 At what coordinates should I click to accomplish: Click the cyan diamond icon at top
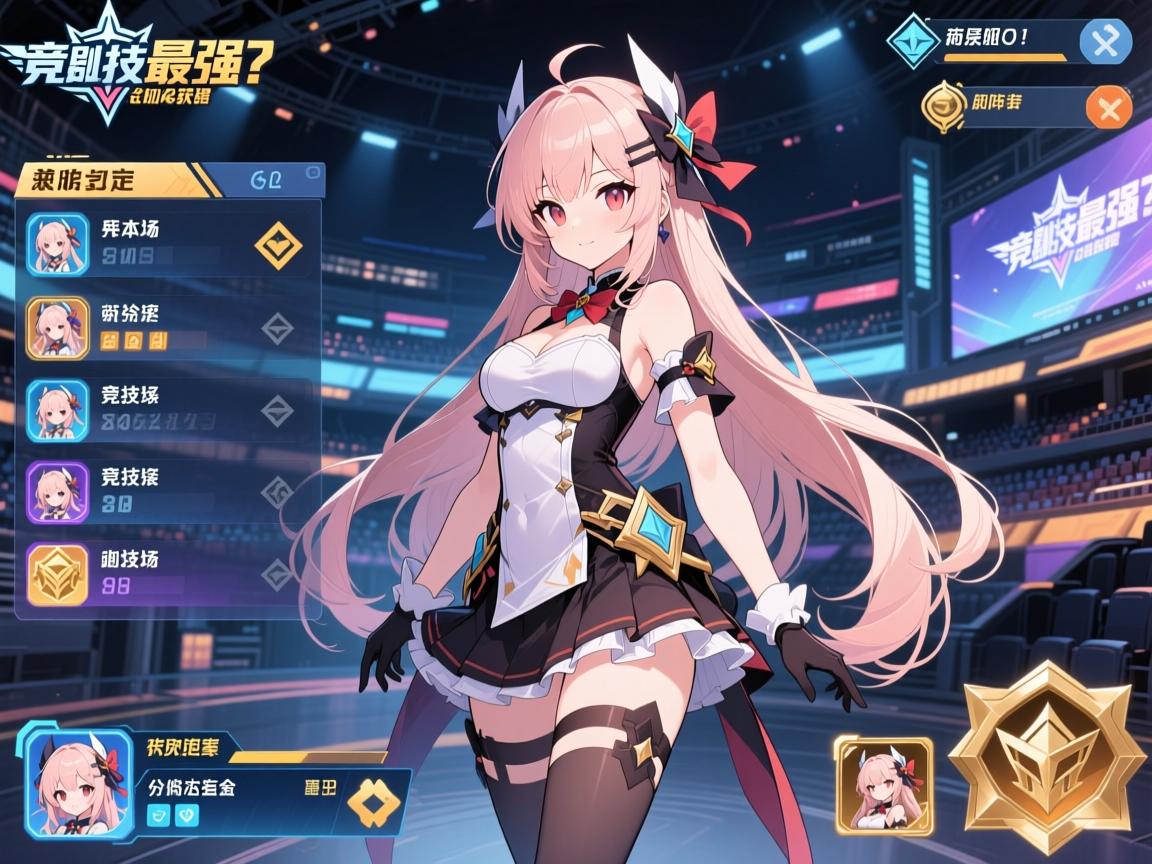914,42
